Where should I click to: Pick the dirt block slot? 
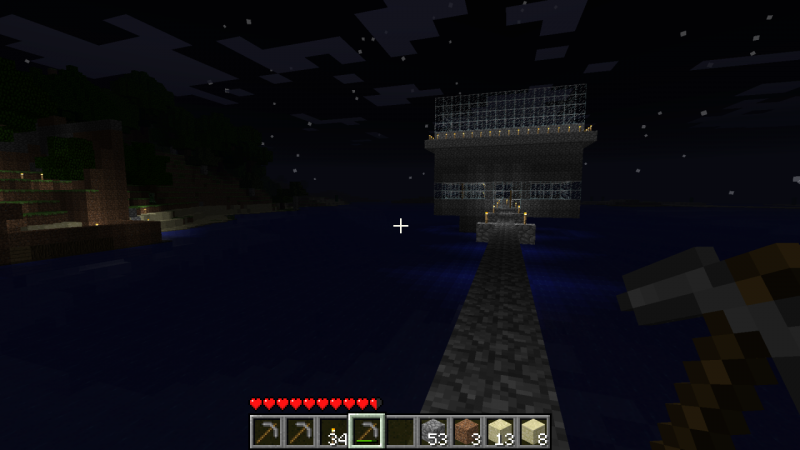coord(467,432)
